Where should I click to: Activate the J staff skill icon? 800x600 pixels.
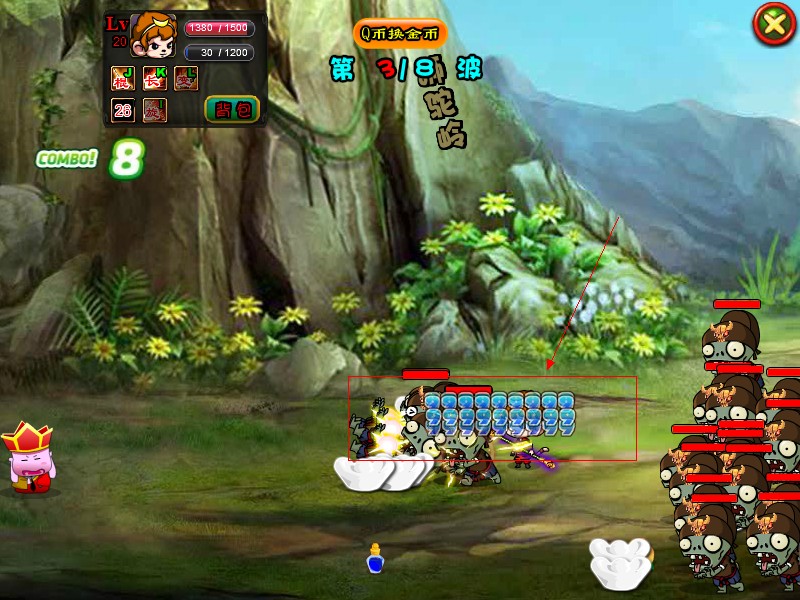click(x=123, y=77)
